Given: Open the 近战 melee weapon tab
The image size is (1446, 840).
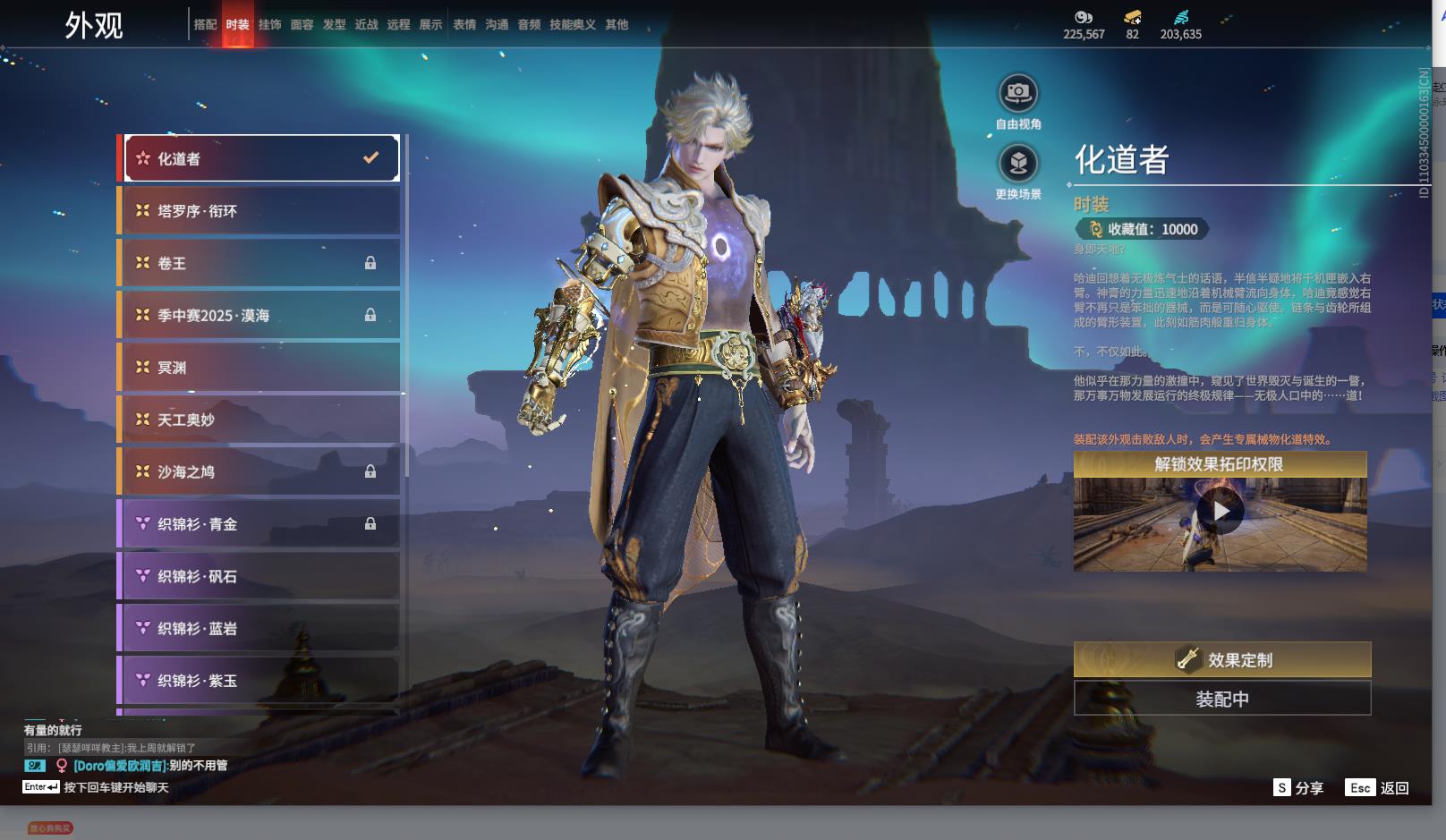Looking at the screenshot, I should tap(366, 25).
